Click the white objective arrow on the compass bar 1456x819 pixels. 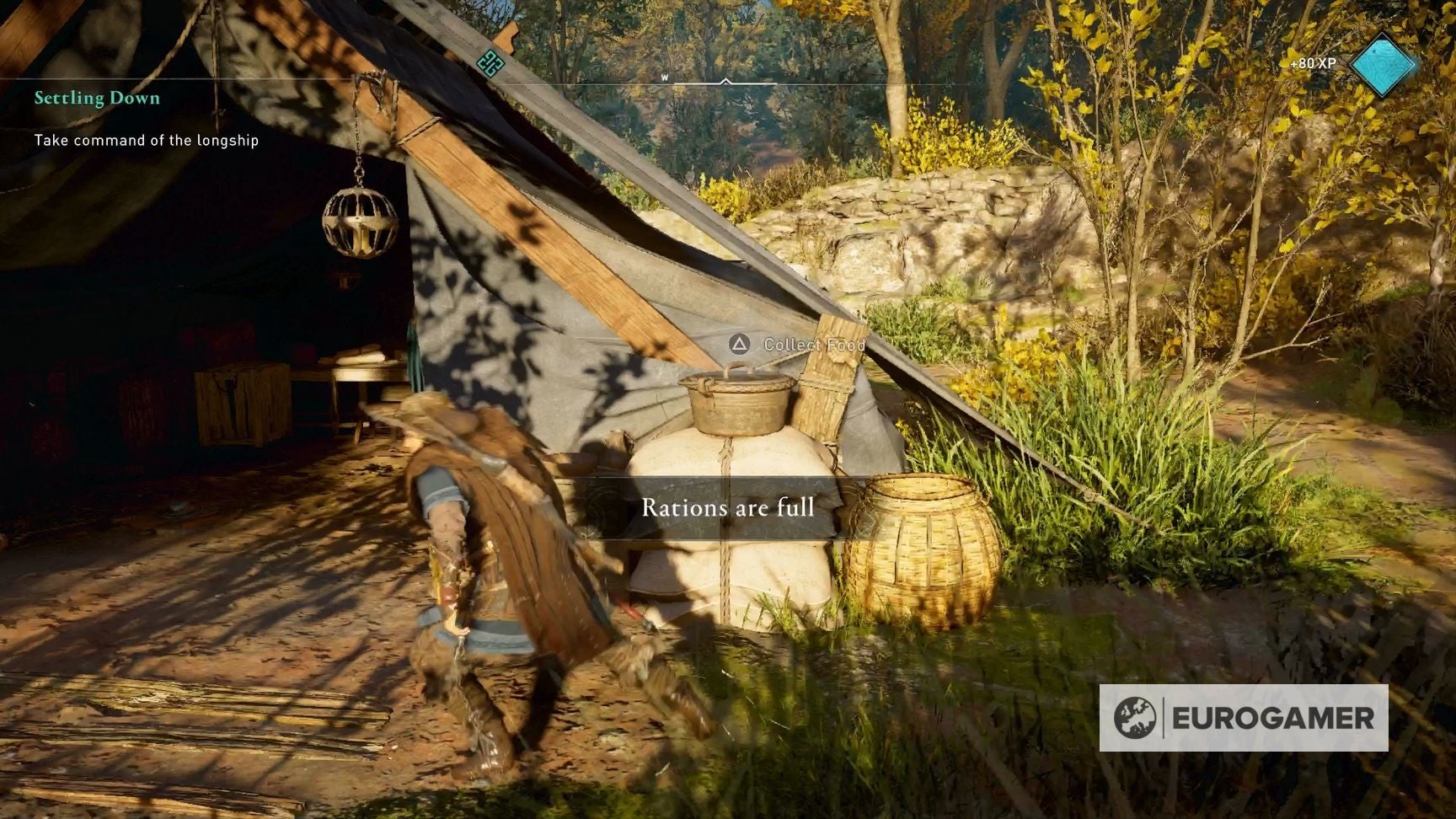[x=725, y=82]
